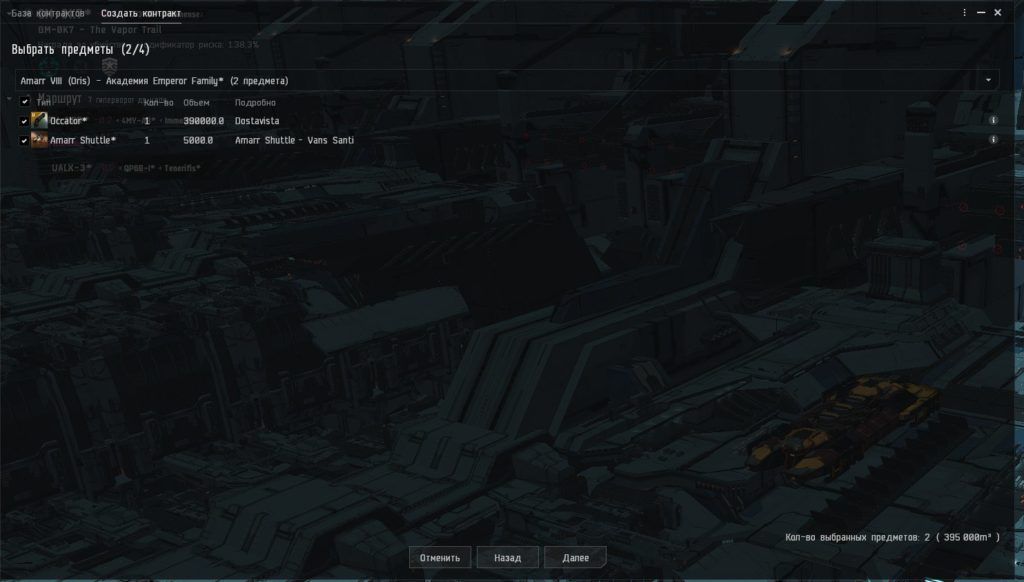Minimize the contracts window
Image resolution: width=1024 pixels, height=582 pixels.
coord(982,13)
